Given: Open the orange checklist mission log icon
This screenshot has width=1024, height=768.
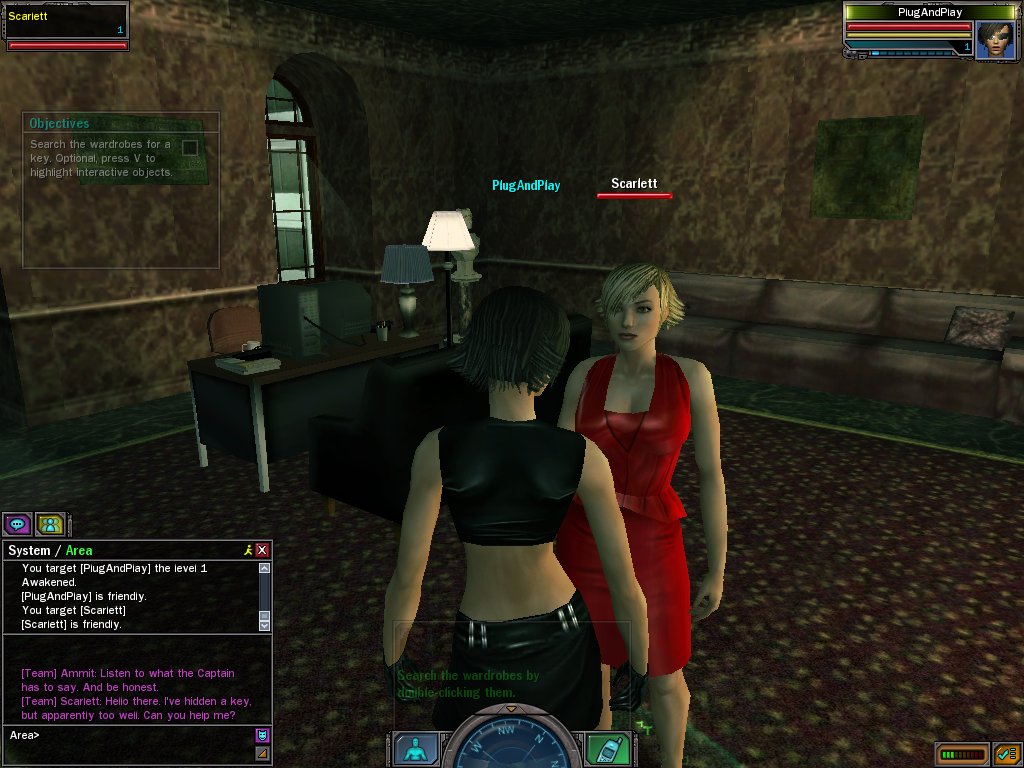Looking at the screenshot, I should click(x=1005, y=753).
